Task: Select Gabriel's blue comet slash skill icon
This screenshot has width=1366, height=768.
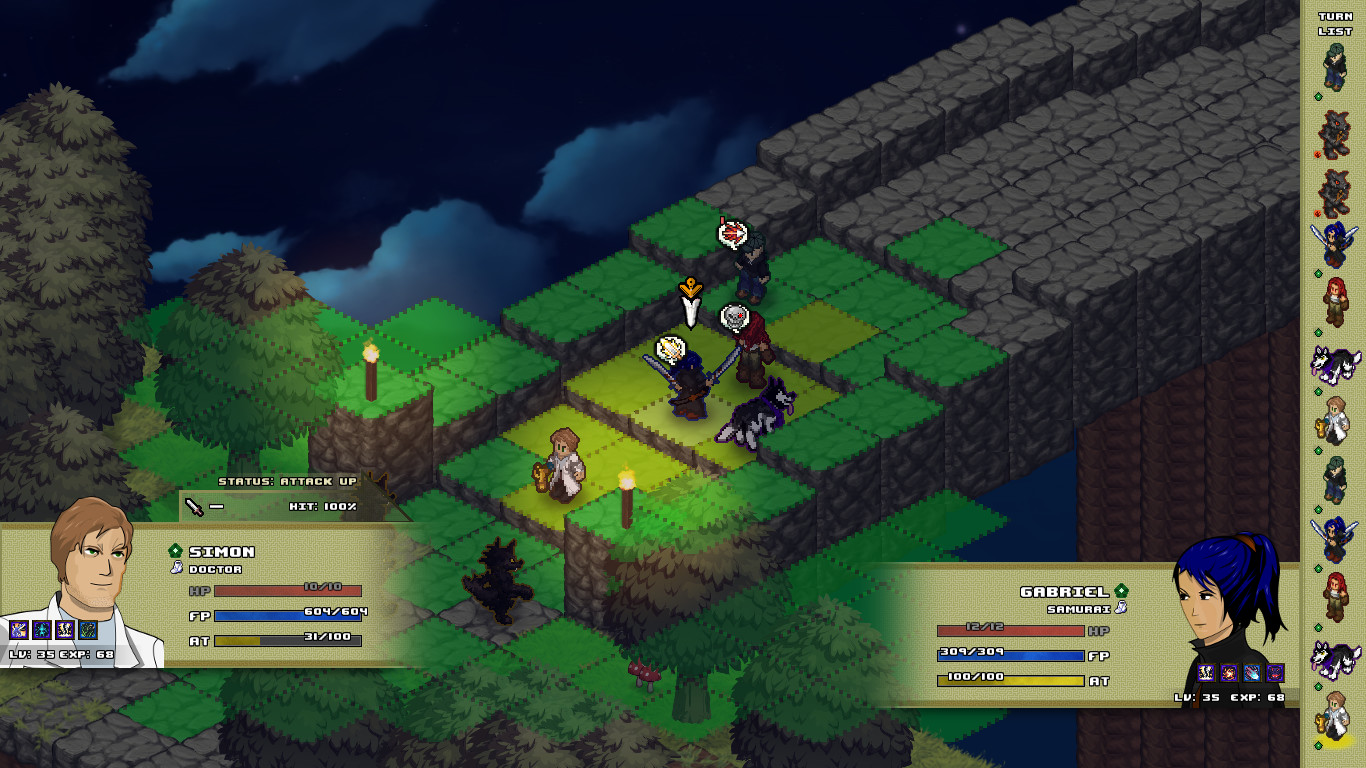Action: (1252, 673)
